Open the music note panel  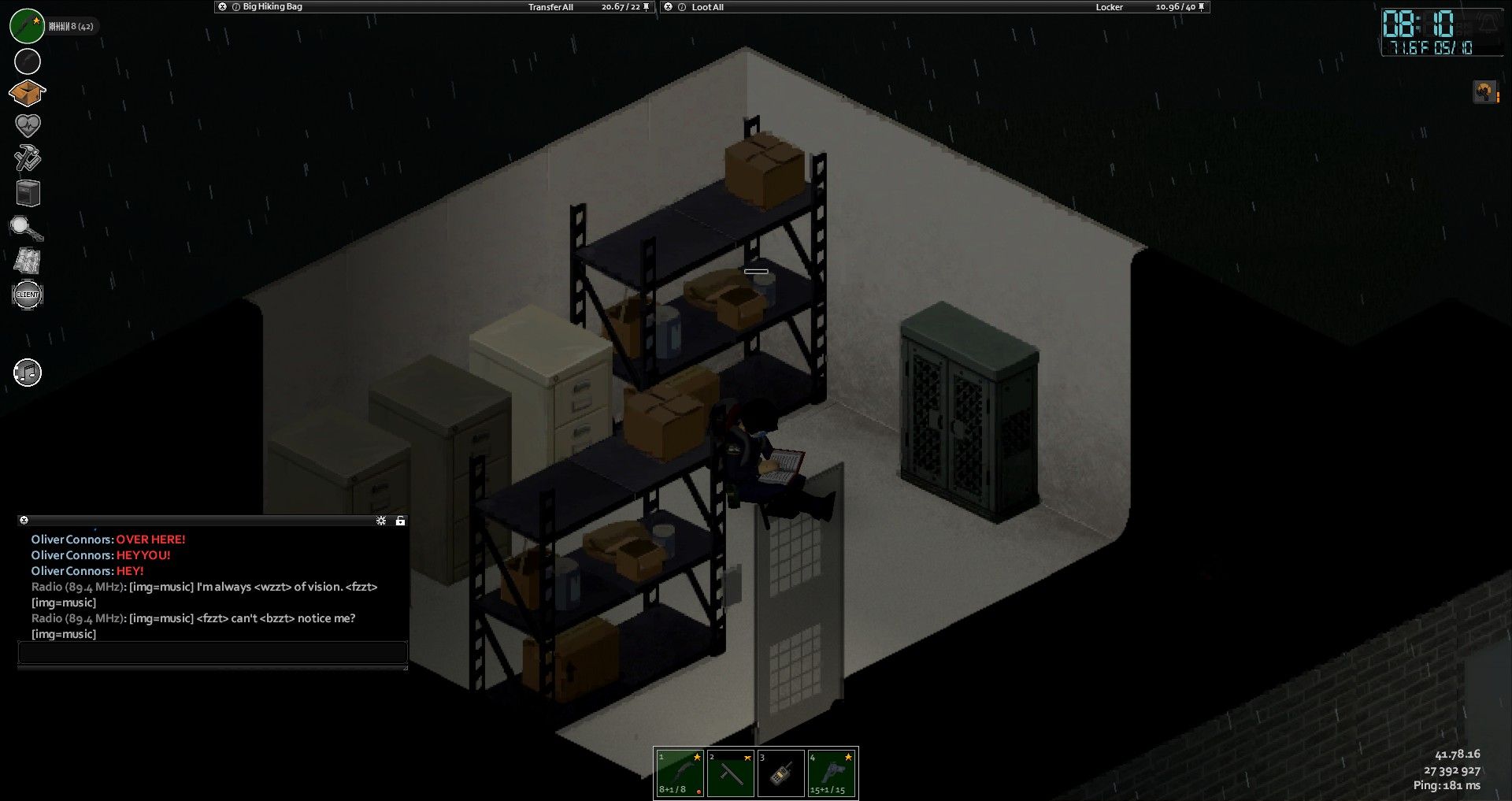click(28, 373)
